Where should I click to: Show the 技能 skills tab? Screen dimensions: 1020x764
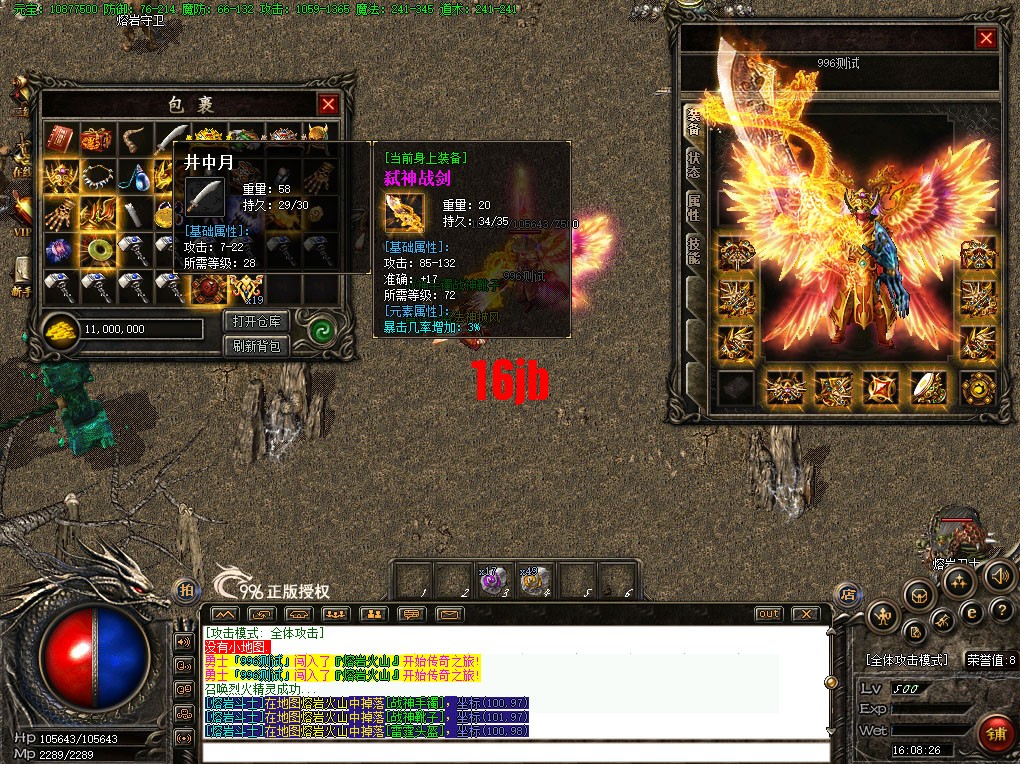[692, 251]
